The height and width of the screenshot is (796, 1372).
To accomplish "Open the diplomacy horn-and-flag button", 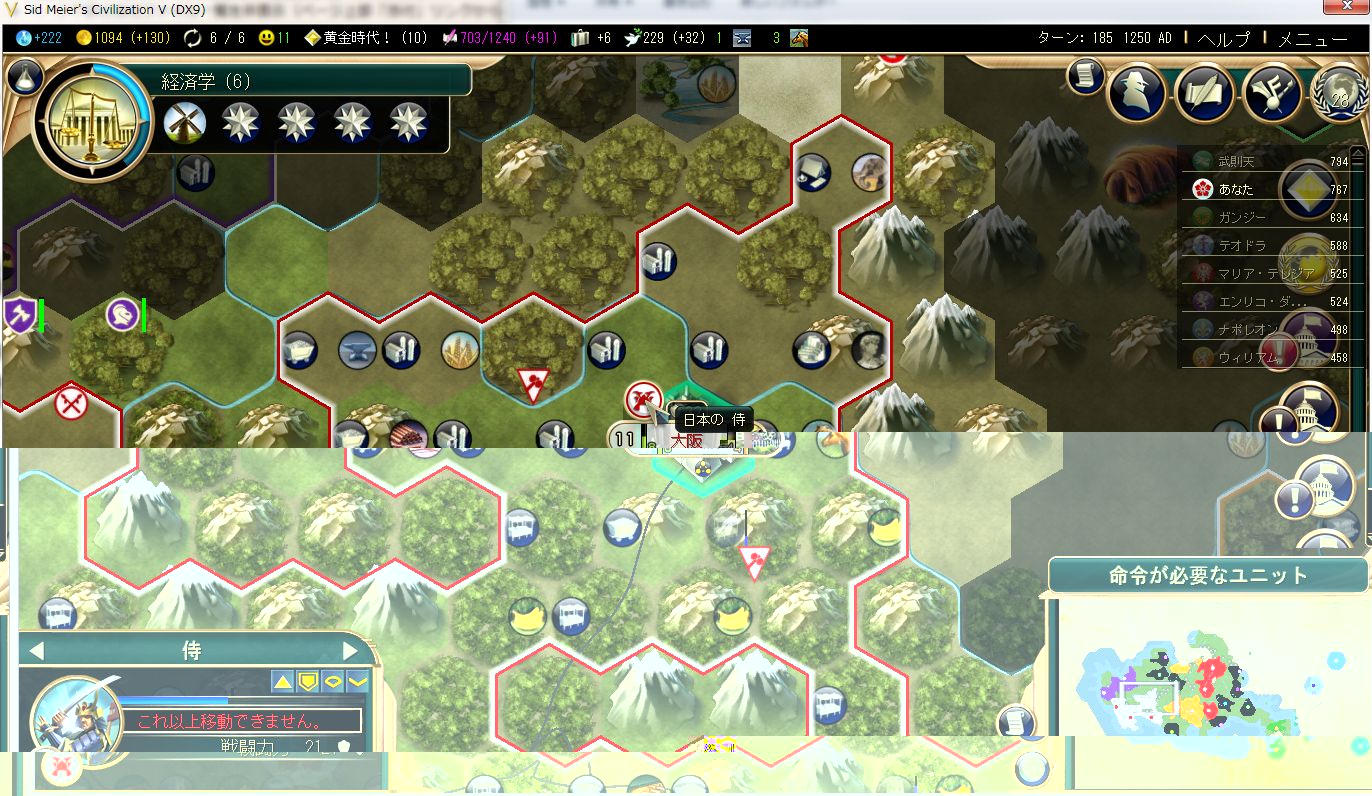I will tap(1272, 93).
